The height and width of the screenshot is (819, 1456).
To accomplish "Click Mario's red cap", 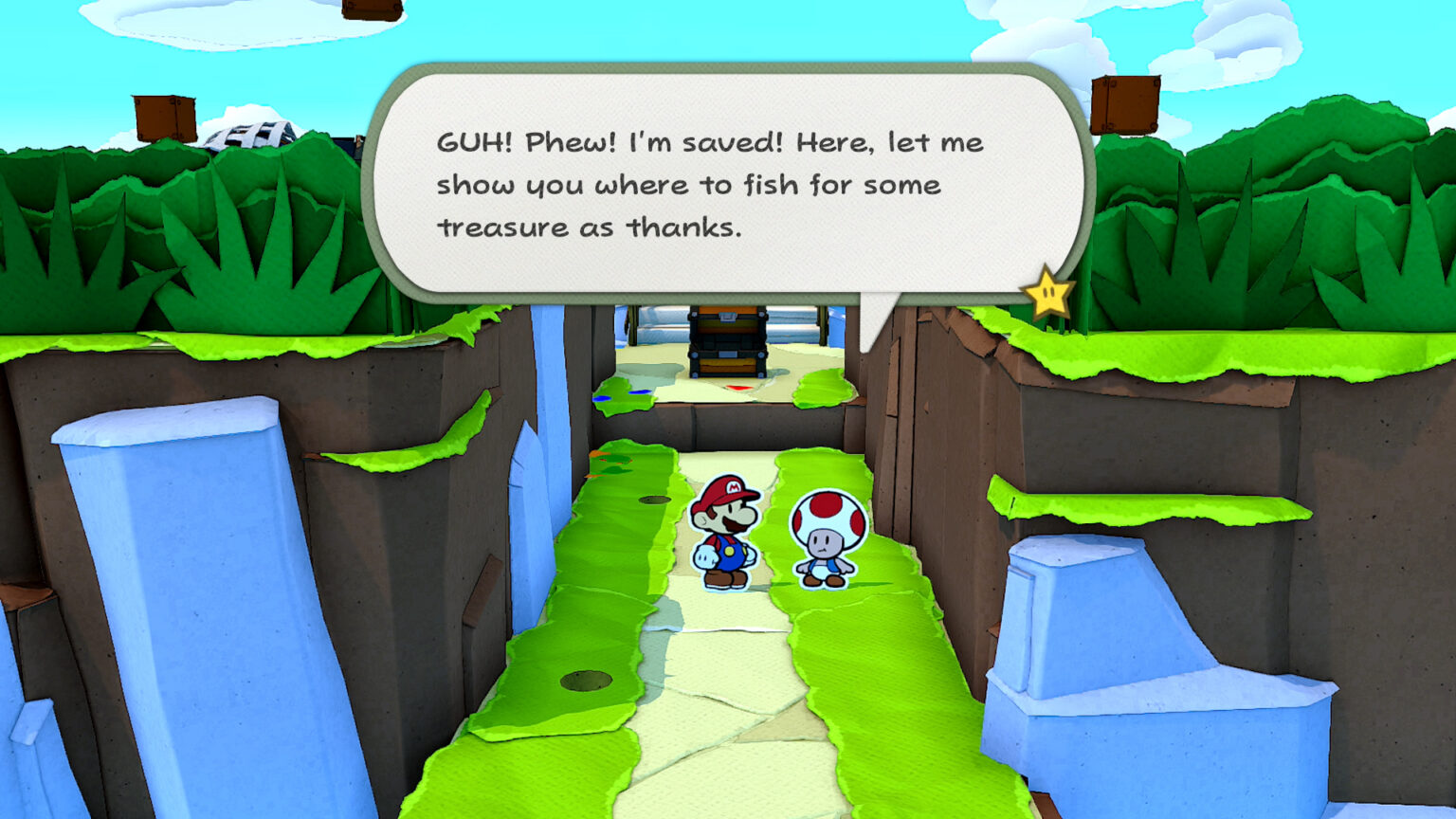I will (724, 491).
